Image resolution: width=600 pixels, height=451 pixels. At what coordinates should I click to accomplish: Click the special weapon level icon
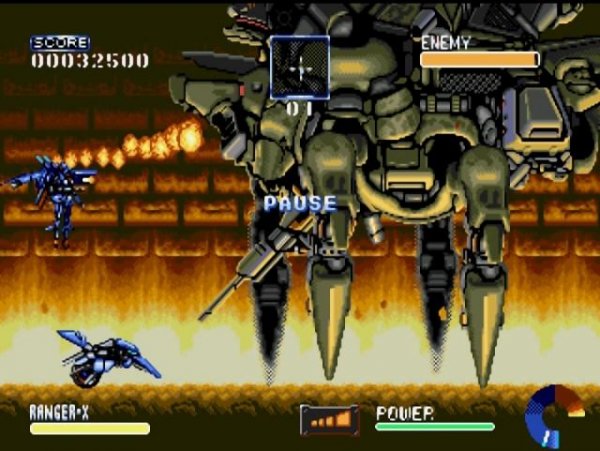(329, 419)
